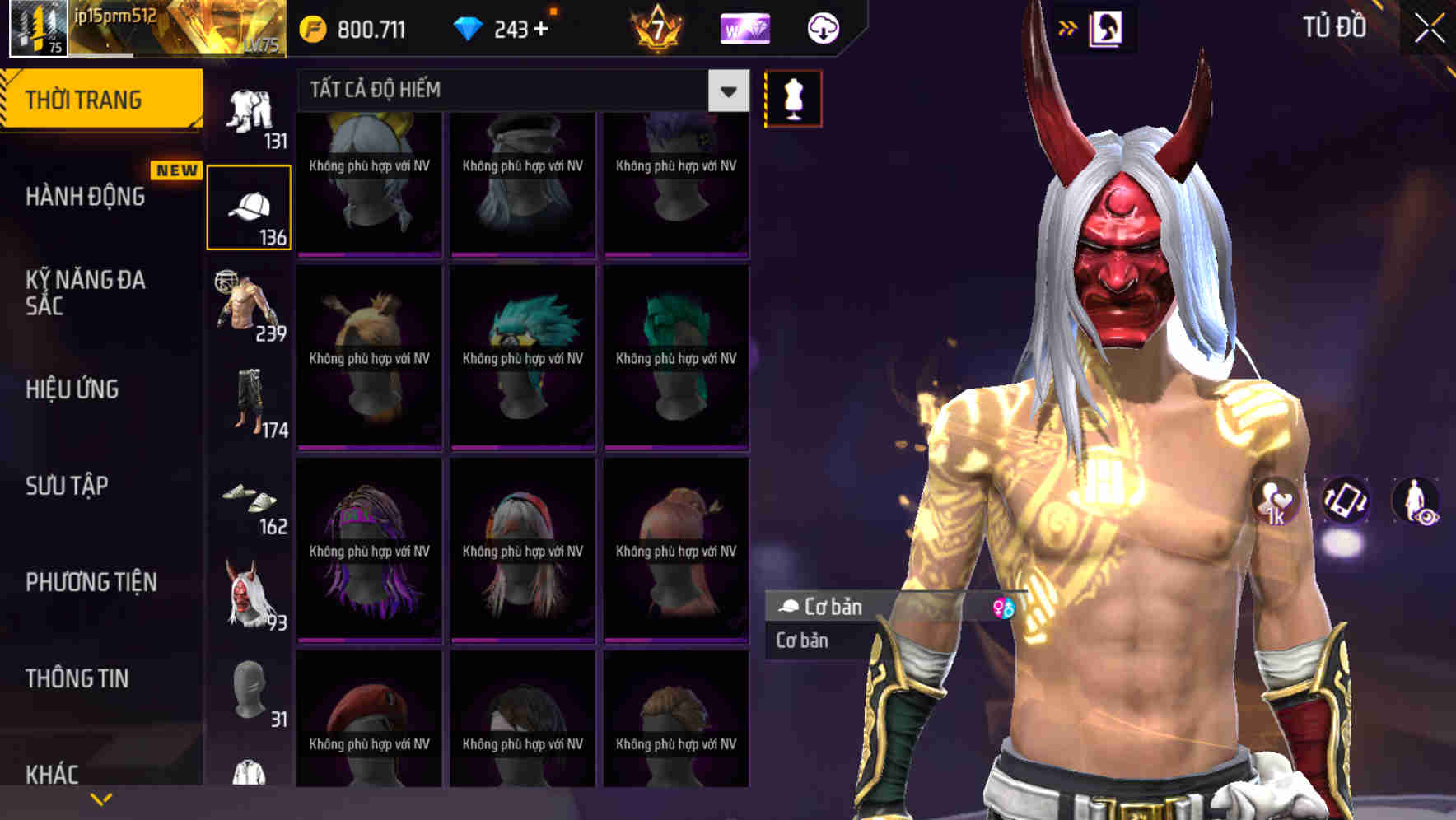Viewport: 1456px width, 820px height.
Task: Click the double chevron expander near top right
Action: [x=1068, y=26]
